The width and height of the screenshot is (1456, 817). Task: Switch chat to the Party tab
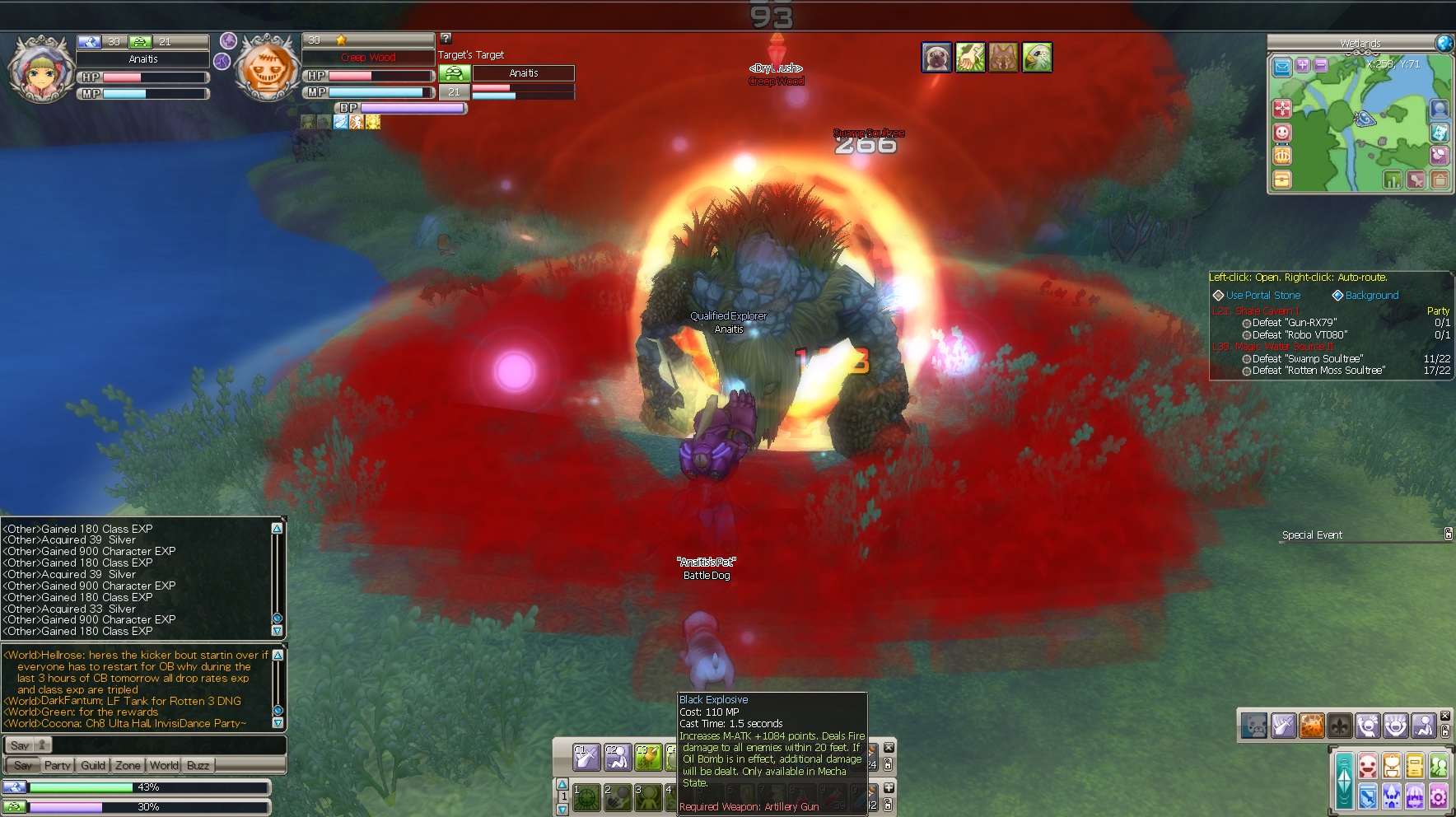click(x=57, y=765)
